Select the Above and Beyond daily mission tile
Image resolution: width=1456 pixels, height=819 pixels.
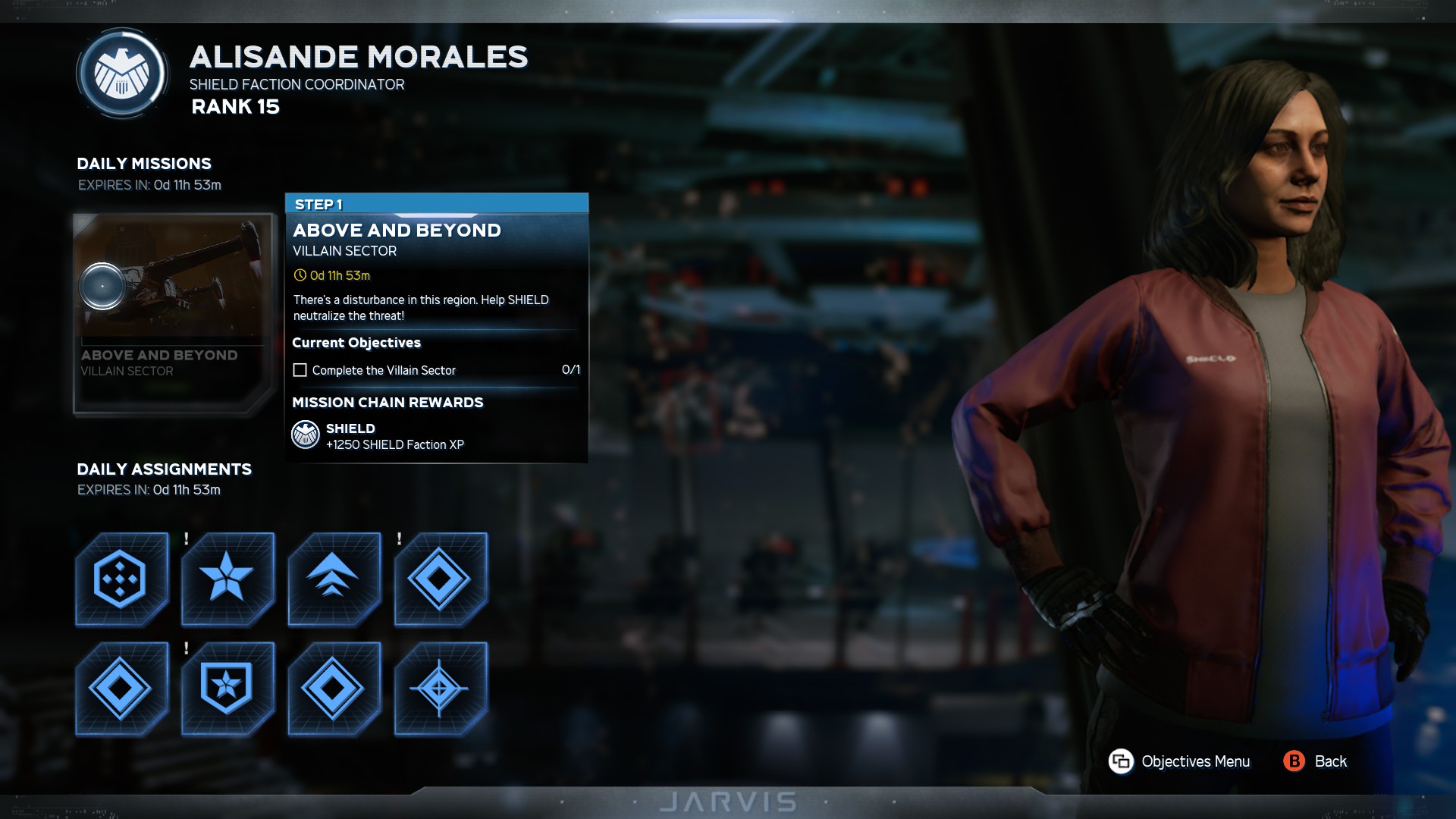(173, 312)
